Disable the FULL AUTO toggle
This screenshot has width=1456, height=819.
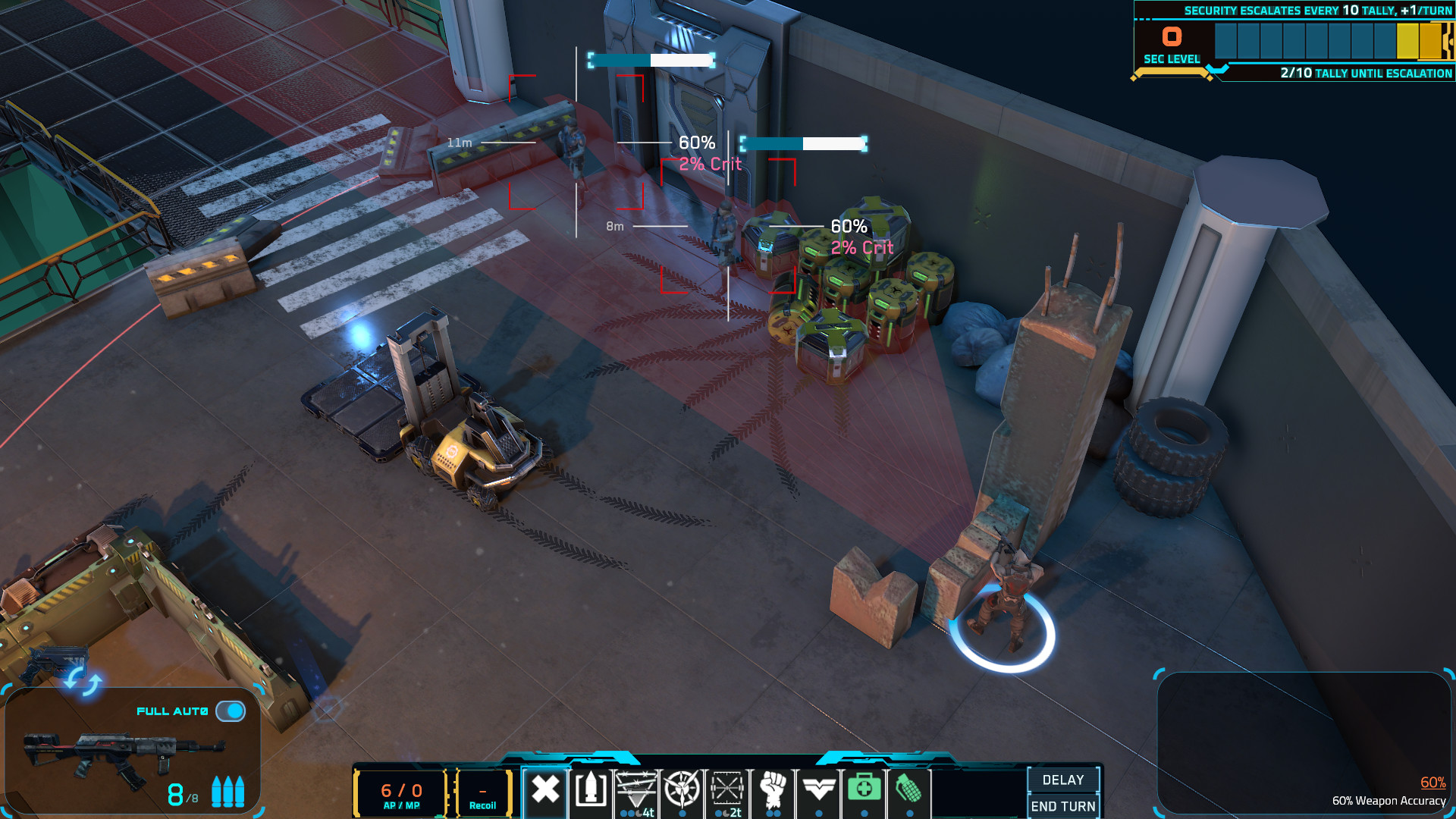(231, 711)
